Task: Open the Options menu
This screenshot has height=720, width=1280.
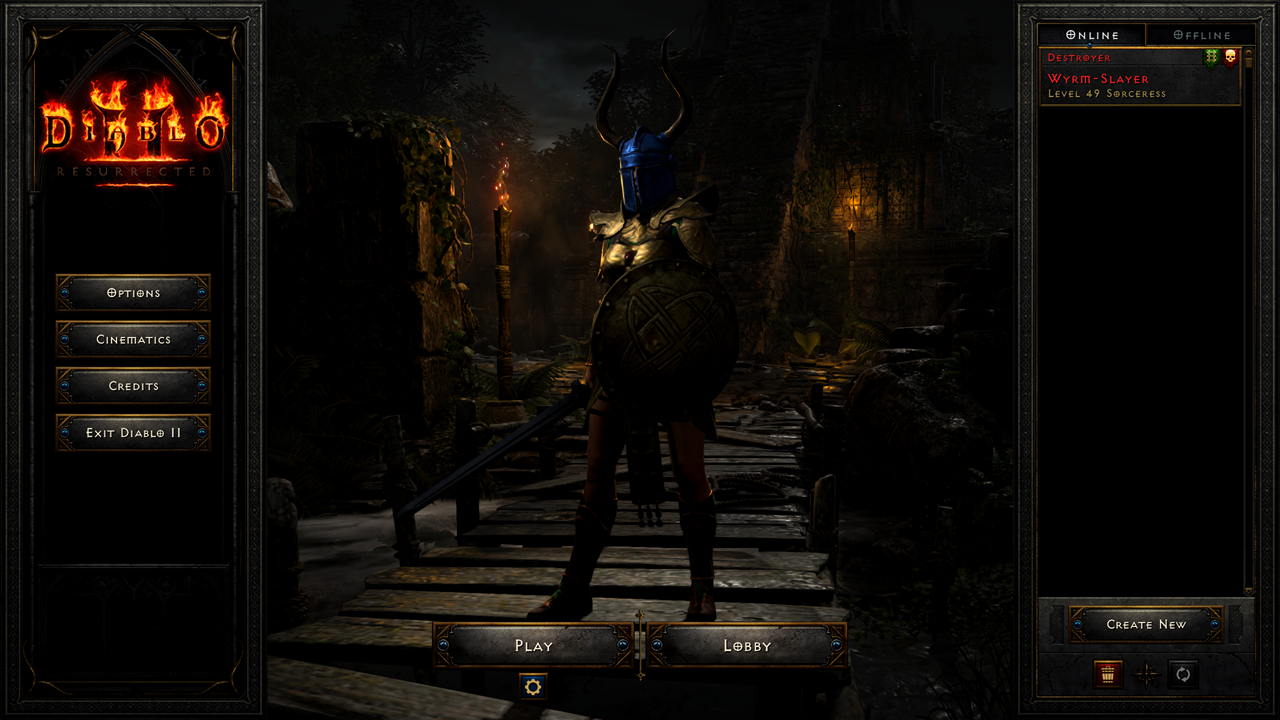Action: (x=133, y=293)
